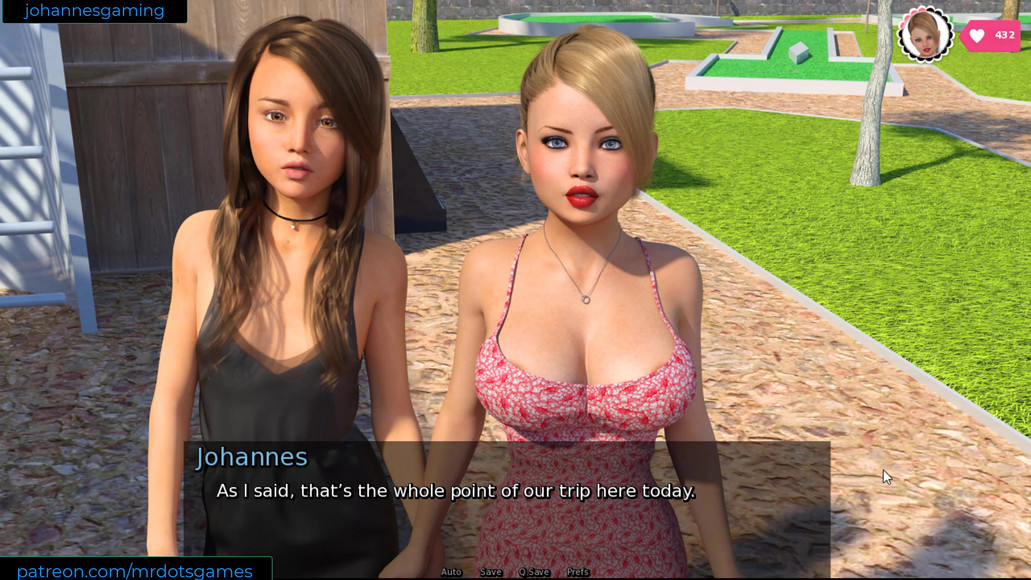Toggle Auto dialogue advance

click(451, 572)
